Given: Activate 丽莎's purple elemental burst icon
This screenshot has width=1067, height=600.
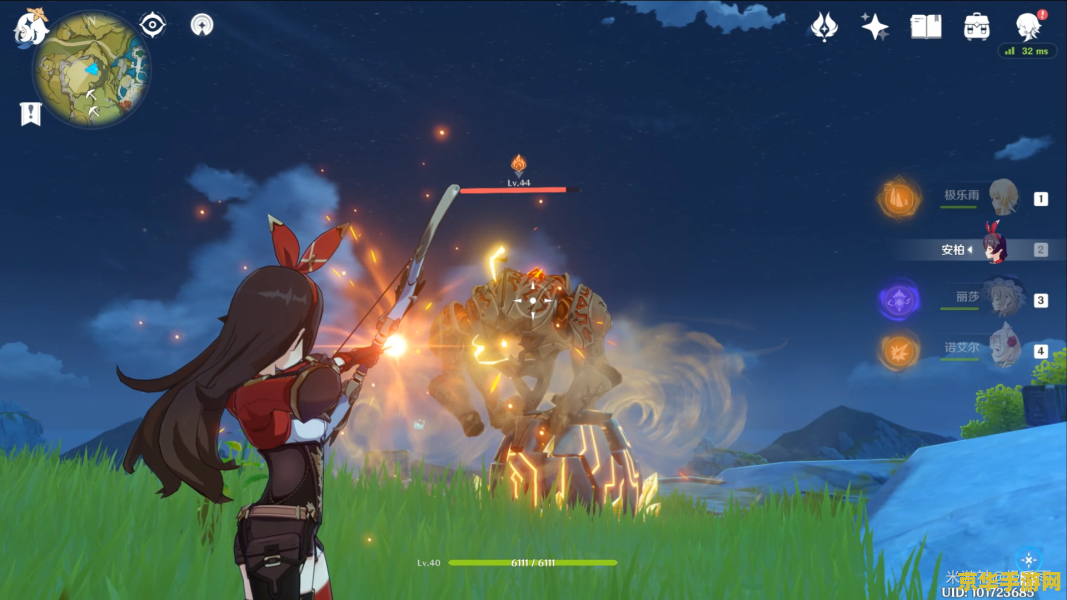Looking at the screenshot, I should click(x=898, y=299).
